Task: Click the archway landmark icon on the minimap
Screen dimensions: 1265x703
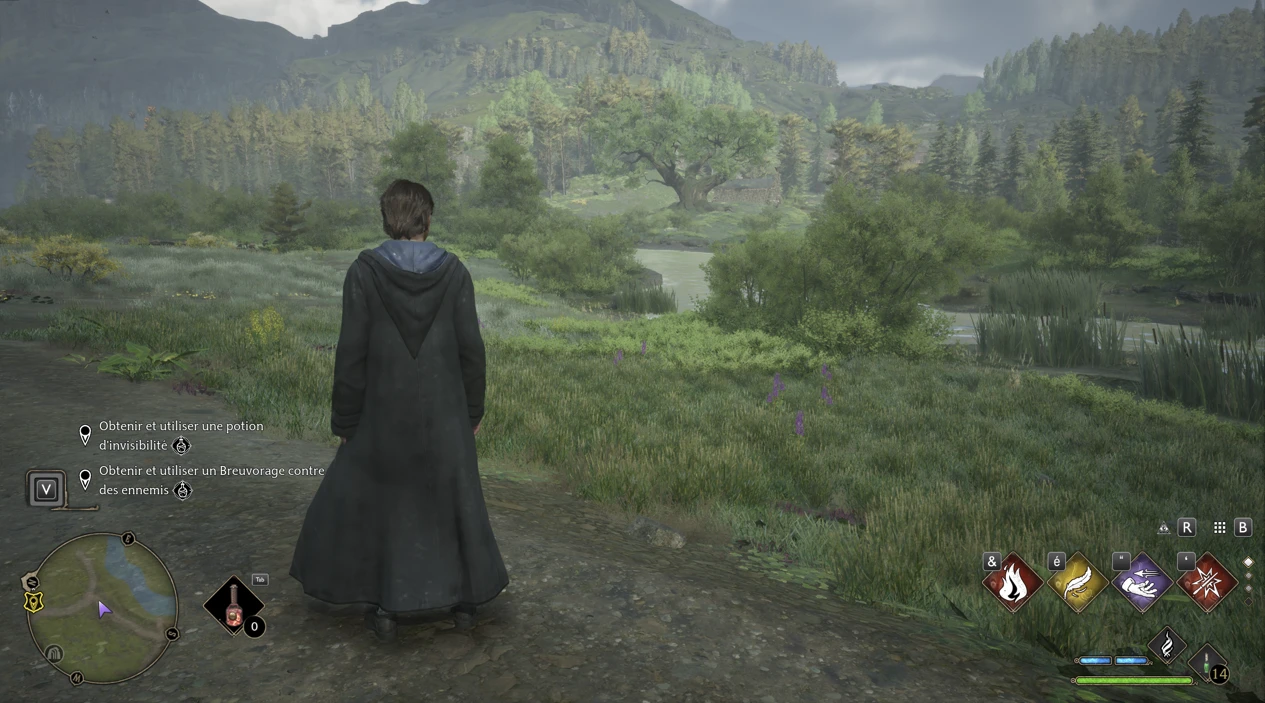Action: [x=55, y=653]
